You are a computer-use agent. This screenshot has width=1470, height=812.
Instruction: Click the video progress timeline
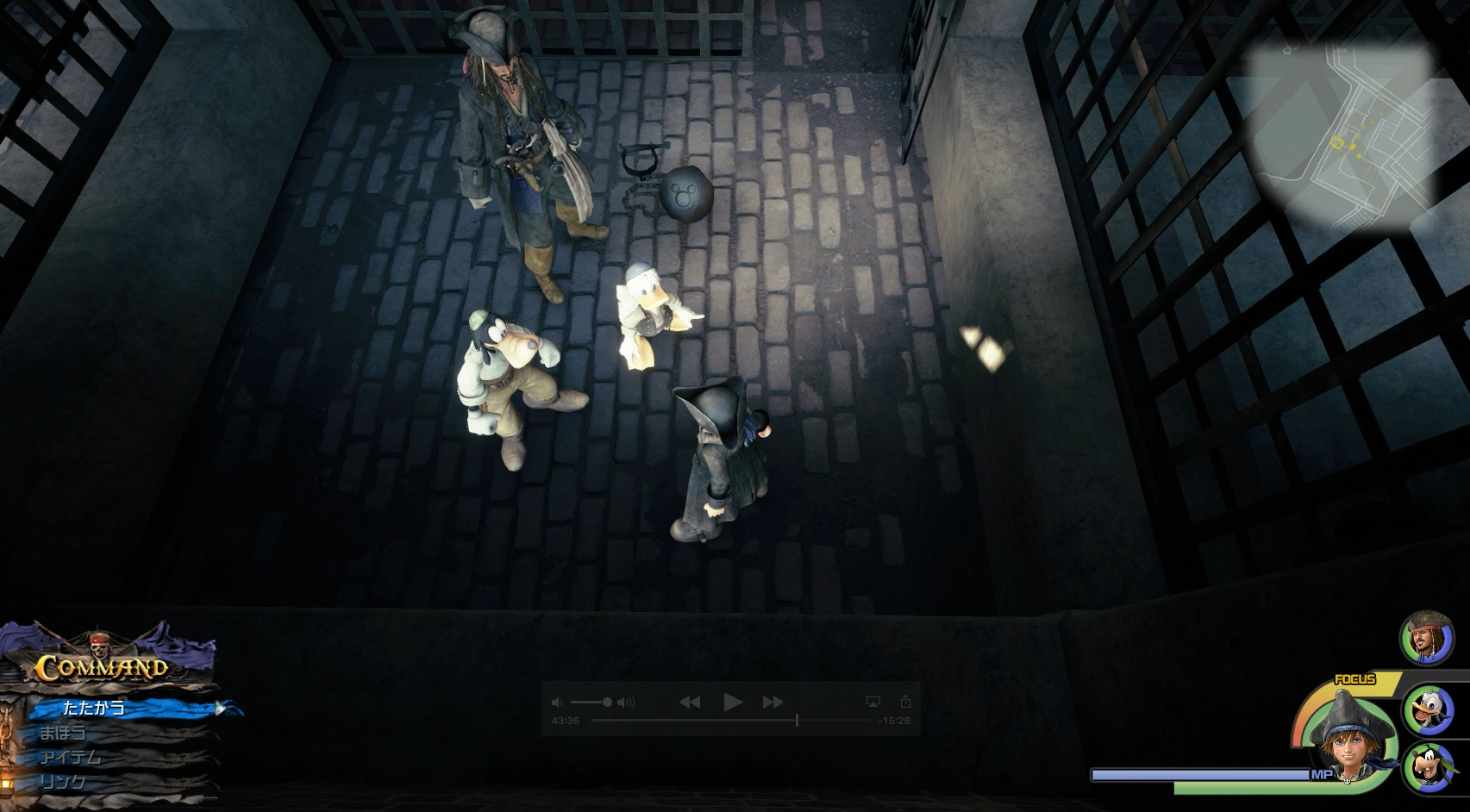(736, 720)
